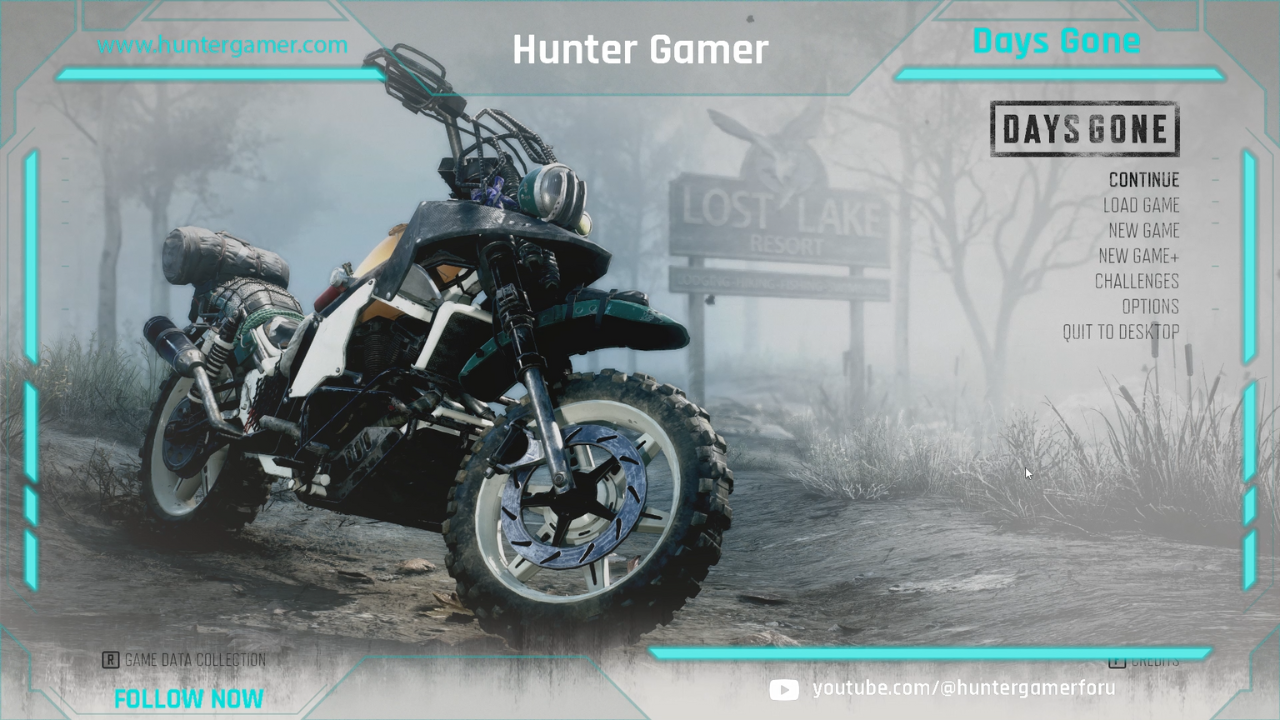
Task: Start a New Game
Action: click(1145, 230)
